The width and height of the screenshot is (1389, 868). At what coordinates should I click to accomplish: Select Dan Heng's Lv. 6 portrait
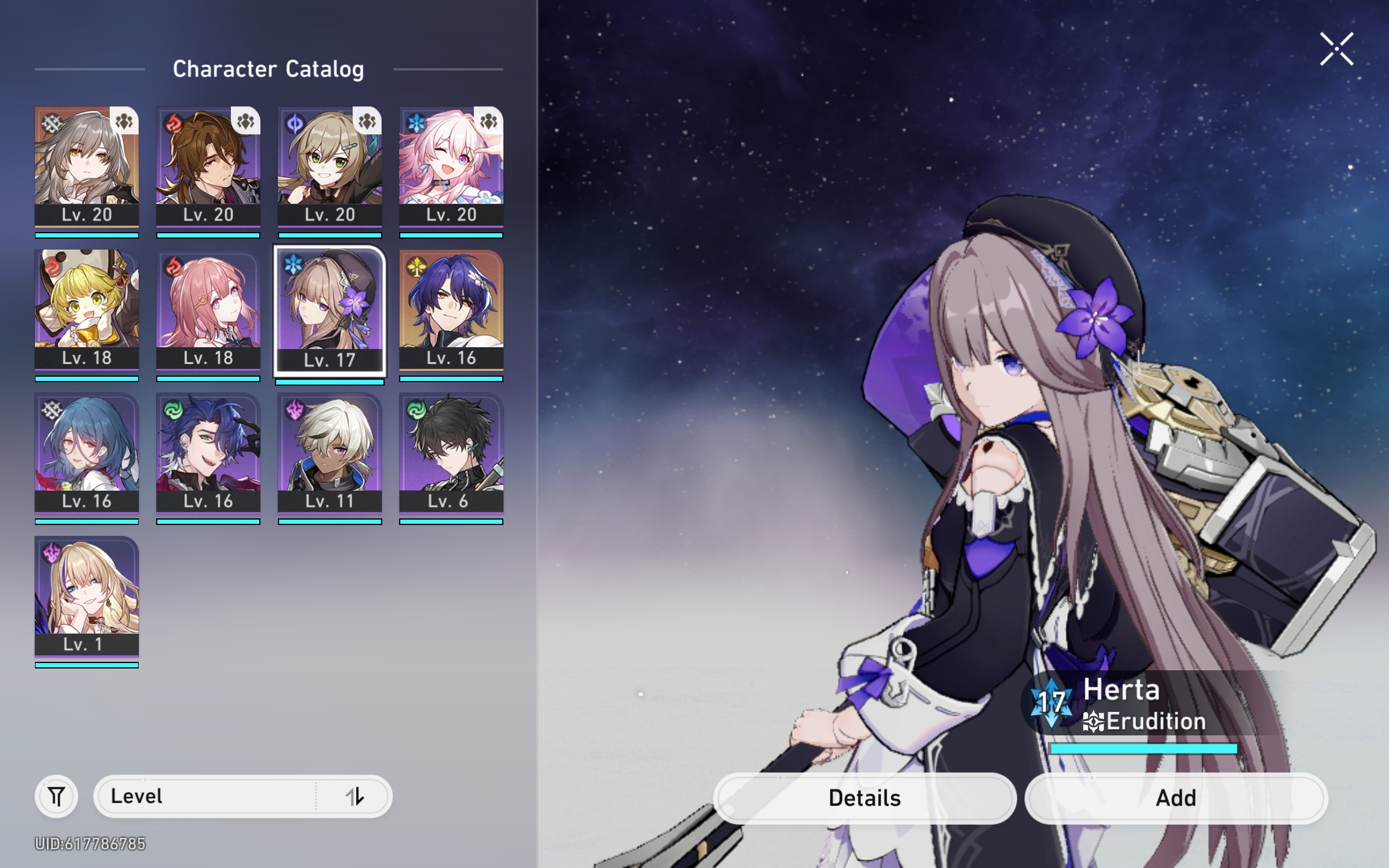pos(450,455)
